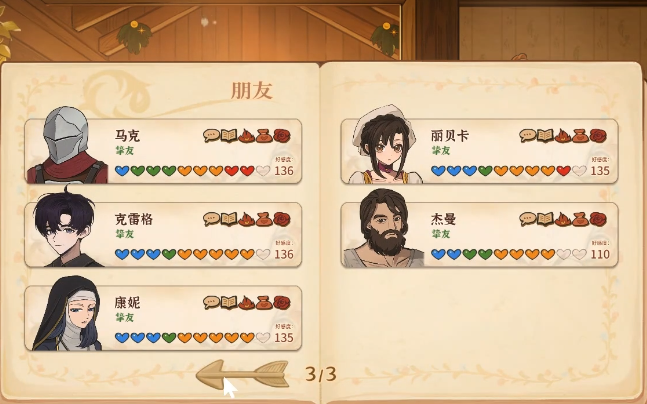647x404 pixels.
Task: Select 丽贝卡's friend entry
Action: click(479, 152)
